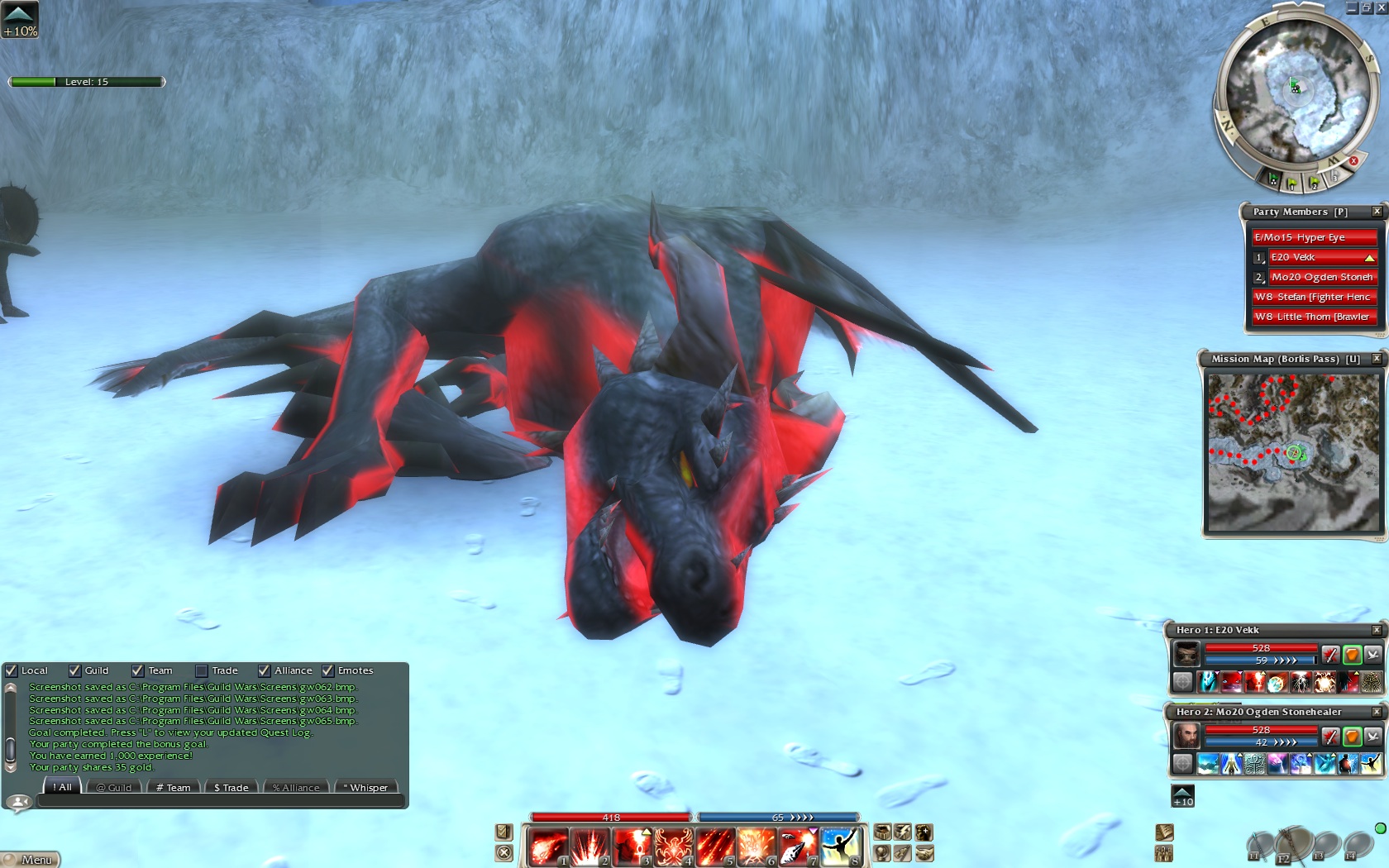Screen dimensions: 1389x868
Task: Enable the Trade chat filter checkbox
Action: (202, 670)
